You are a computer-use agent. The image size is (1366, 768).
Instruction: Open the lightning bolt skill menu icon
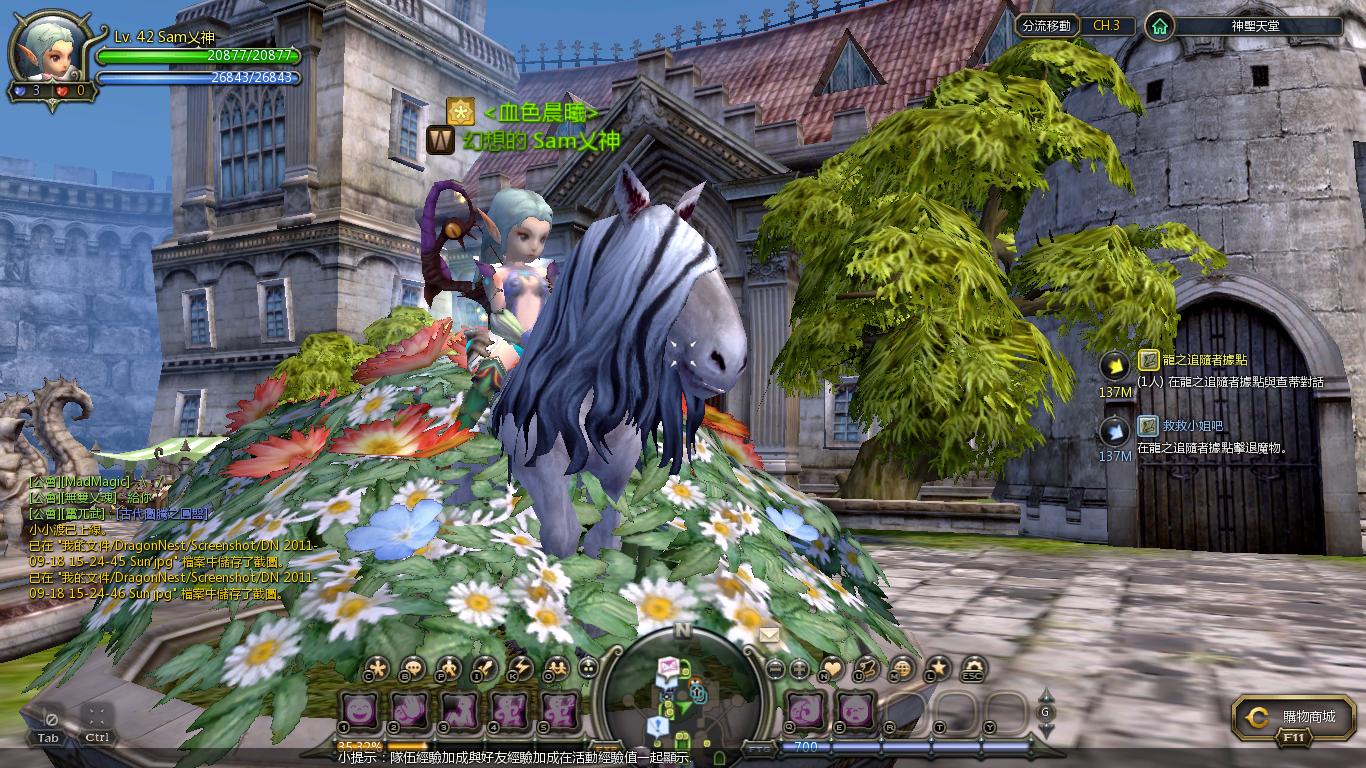520,667
